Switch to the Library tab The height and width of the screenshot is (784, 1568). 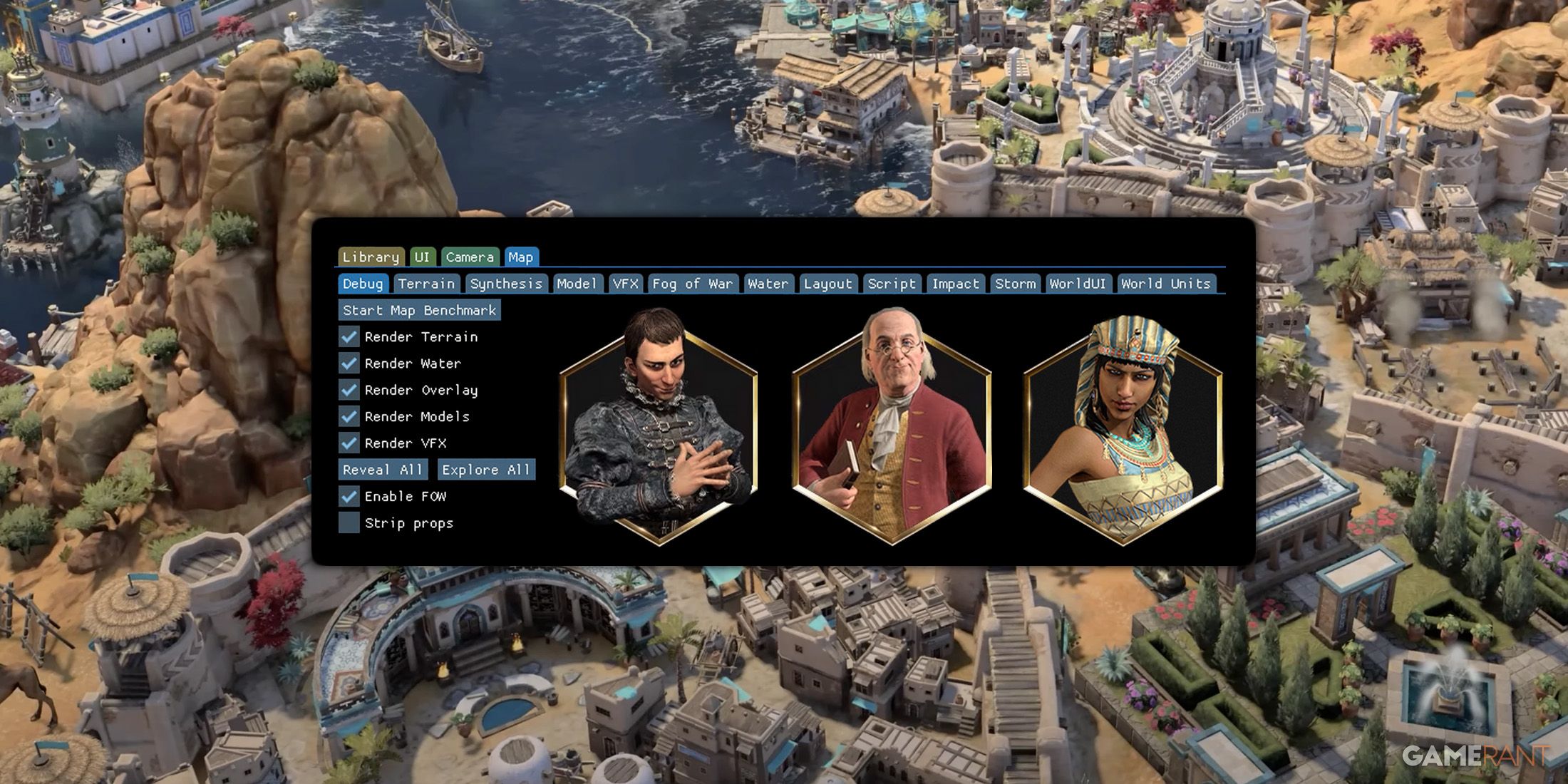(371, 257)
